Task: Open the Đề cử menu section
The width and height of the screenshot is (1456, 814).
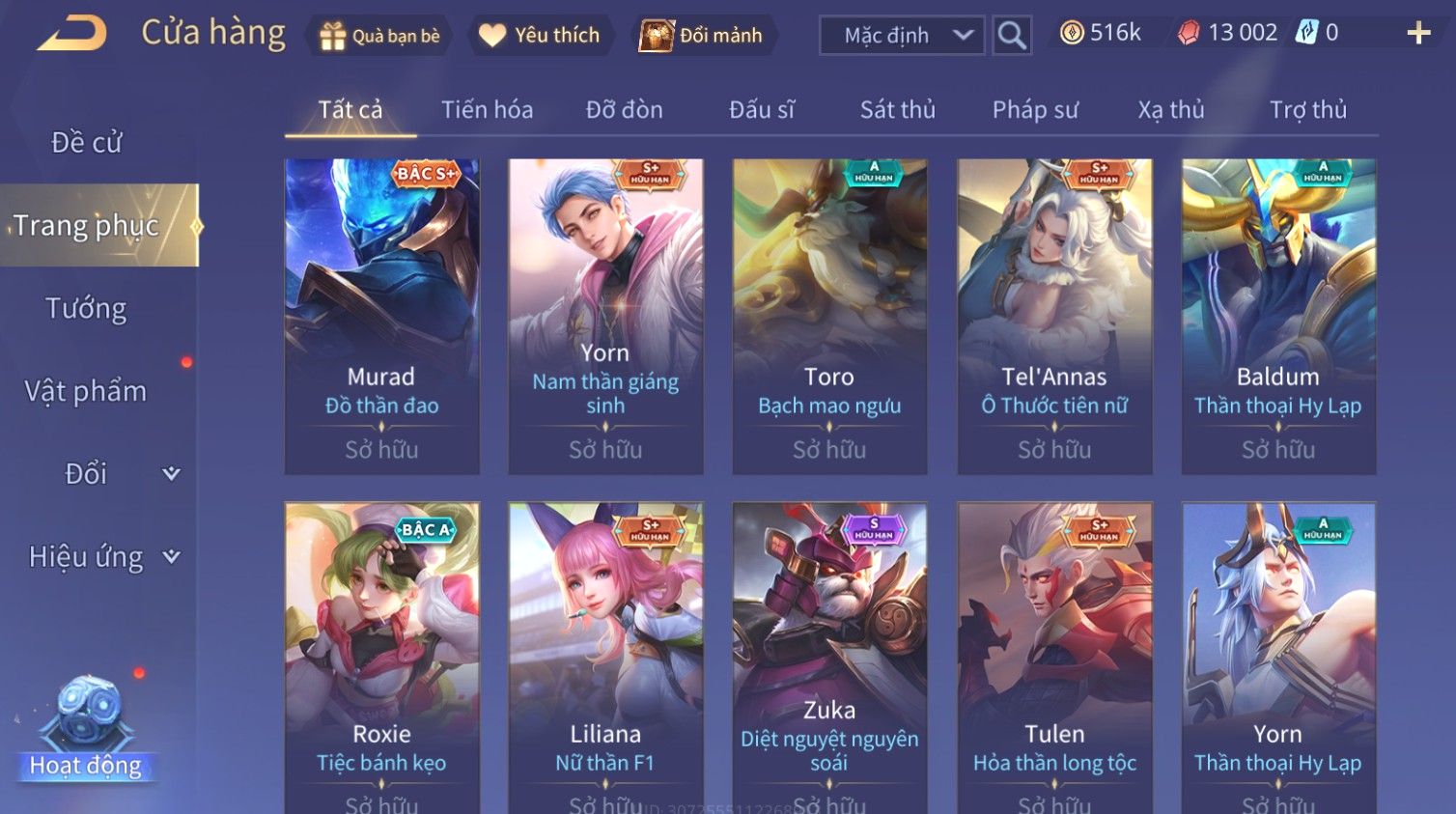Action: [87, 143]
